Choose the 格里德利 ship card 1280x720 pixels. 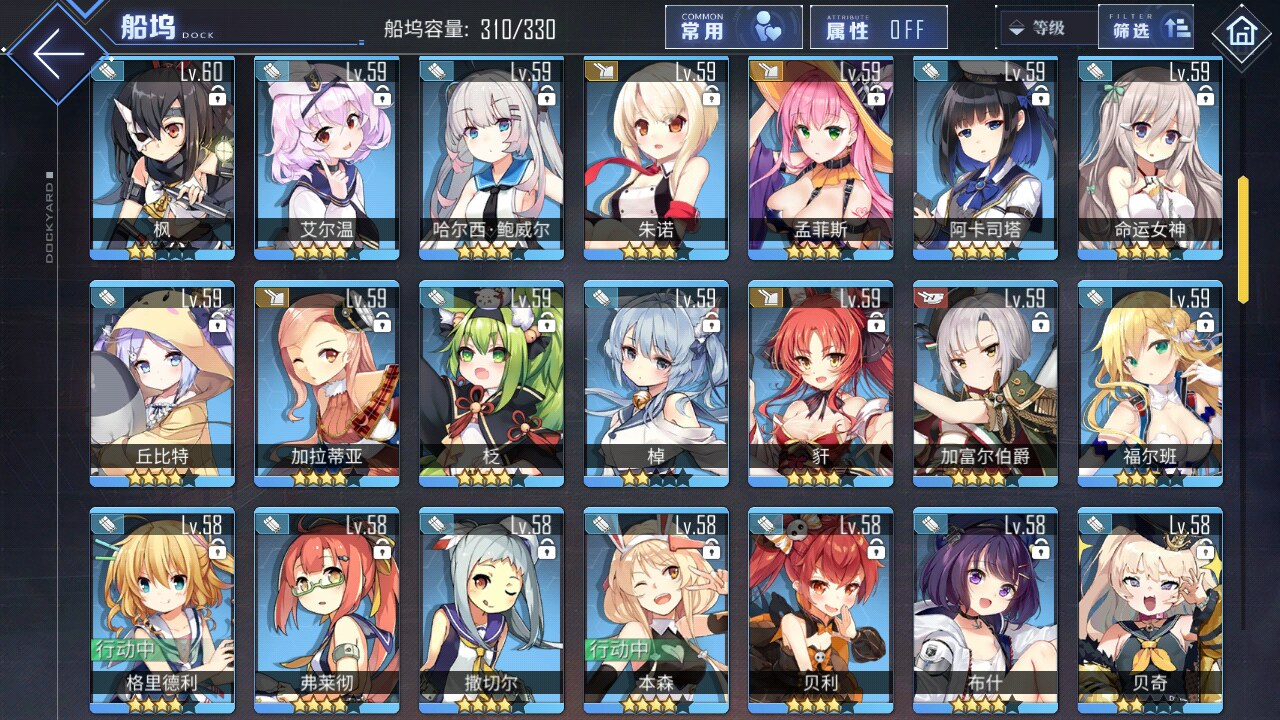(162, 610)
